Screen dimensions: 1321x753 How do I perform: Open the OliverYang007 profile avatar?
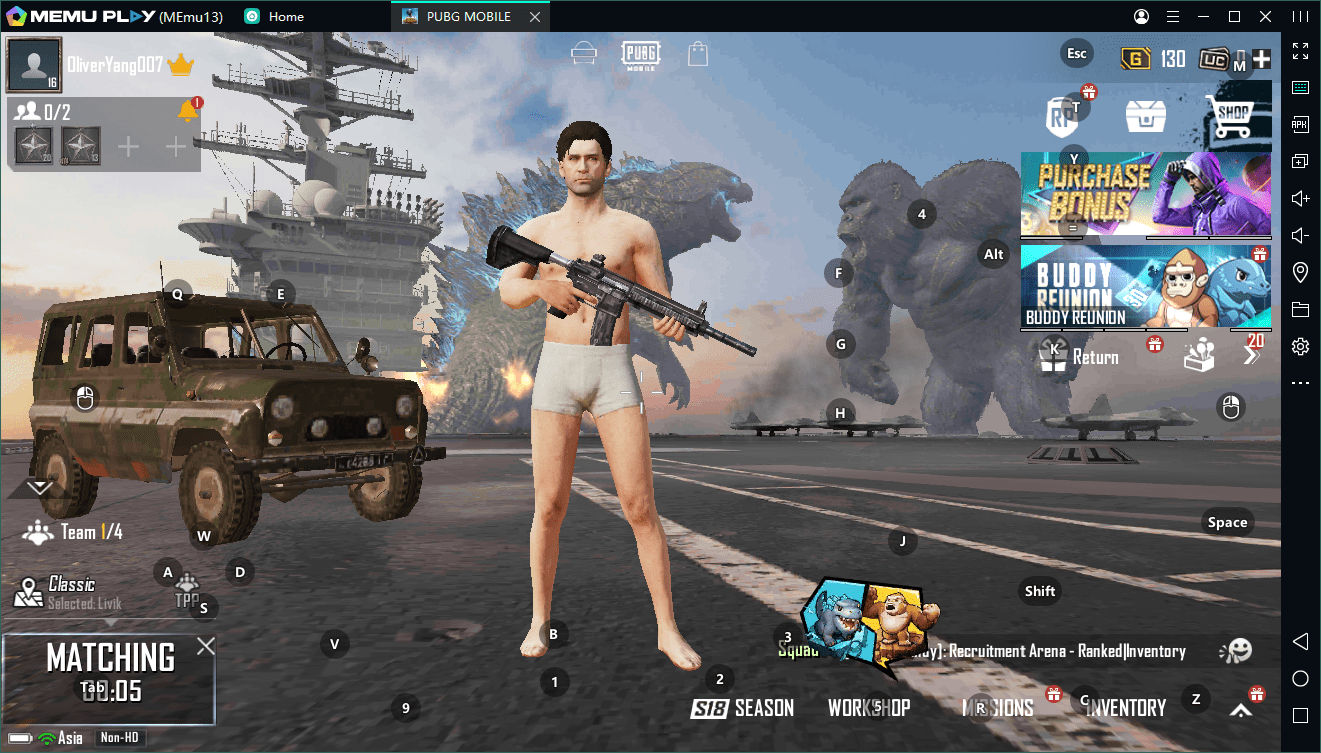34,65
